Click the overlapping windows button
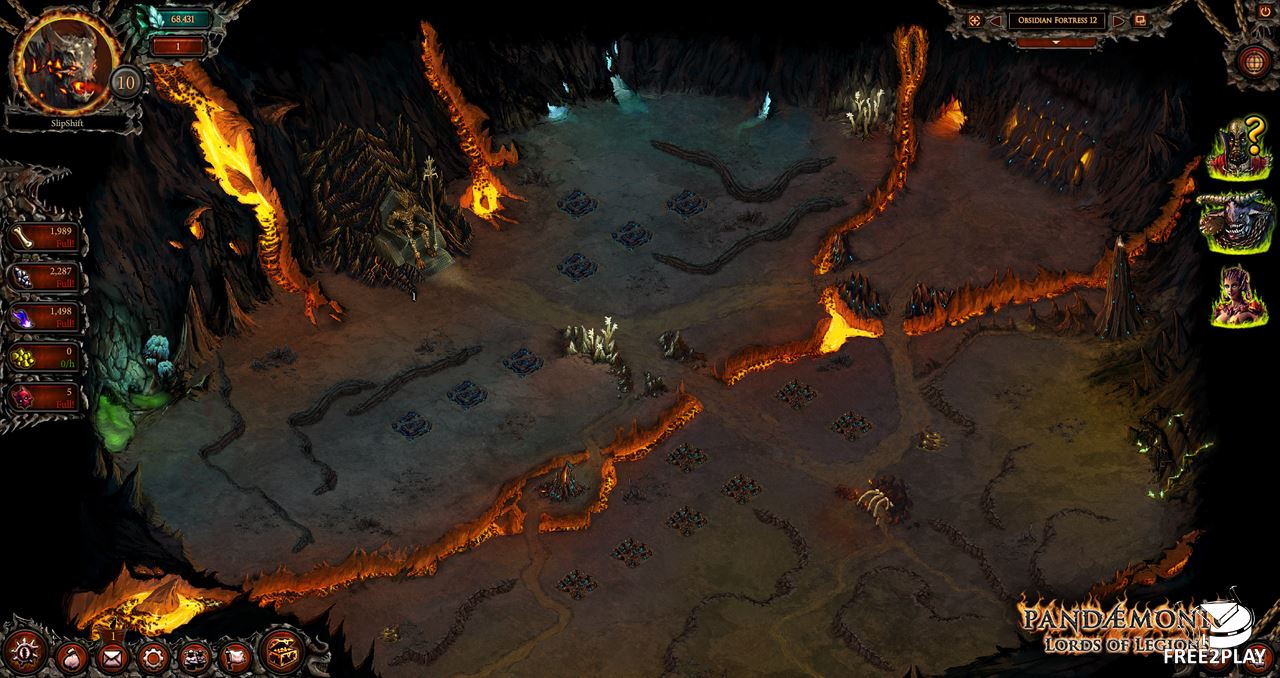Viewport: 1280px width, 678px height. (x=1140, y=20)
